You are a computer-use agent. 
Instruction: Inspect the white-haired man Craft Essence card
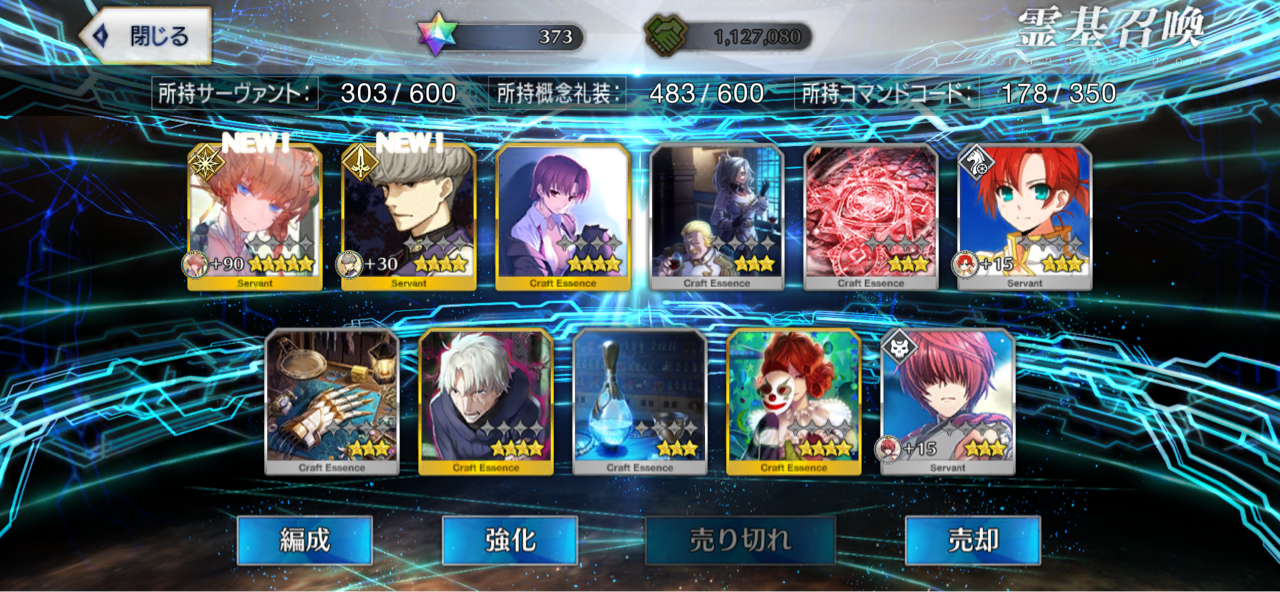click(486, 401)
